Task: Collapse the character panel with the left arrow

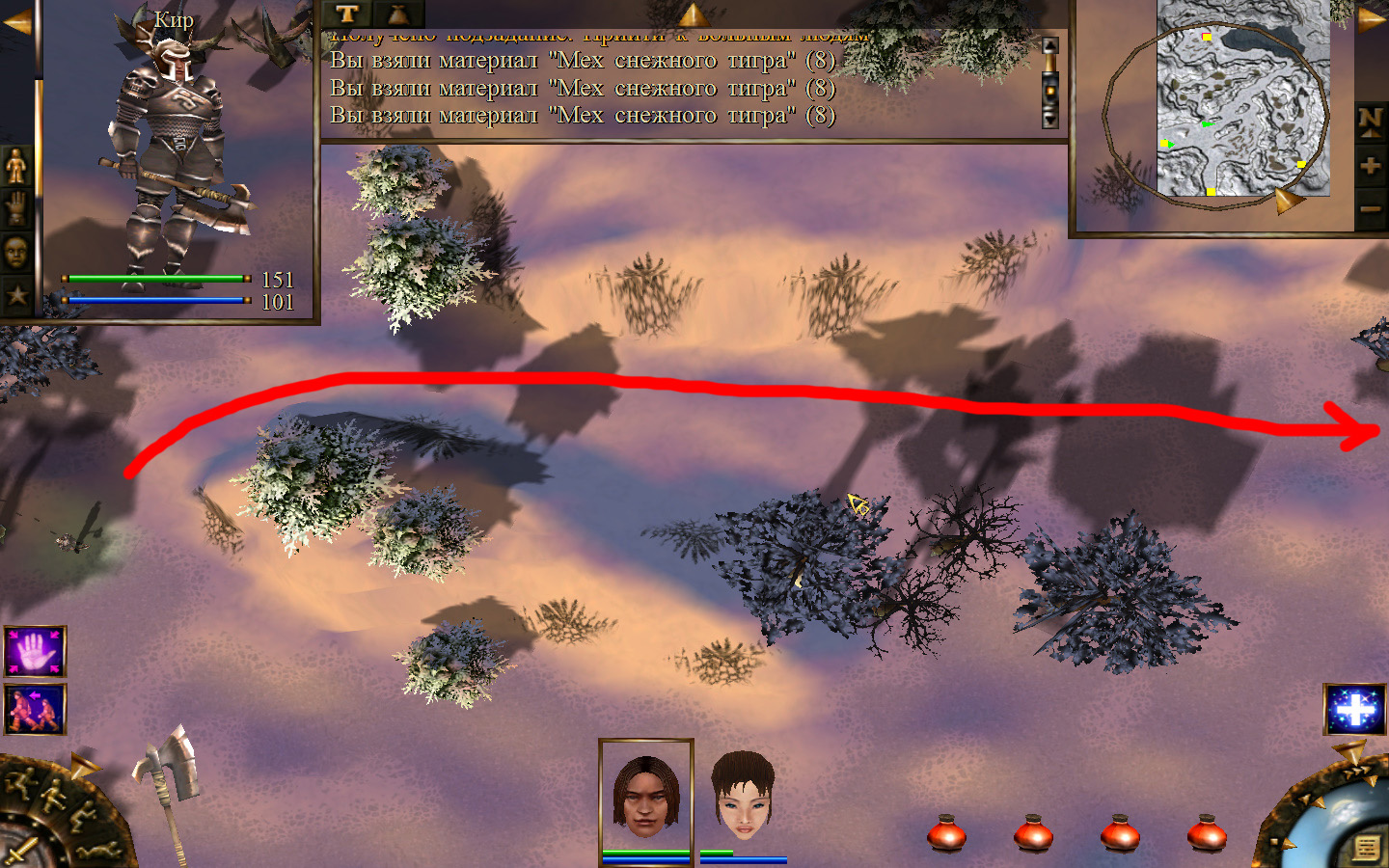Action: pyautogui.click(x=16, y=22)
